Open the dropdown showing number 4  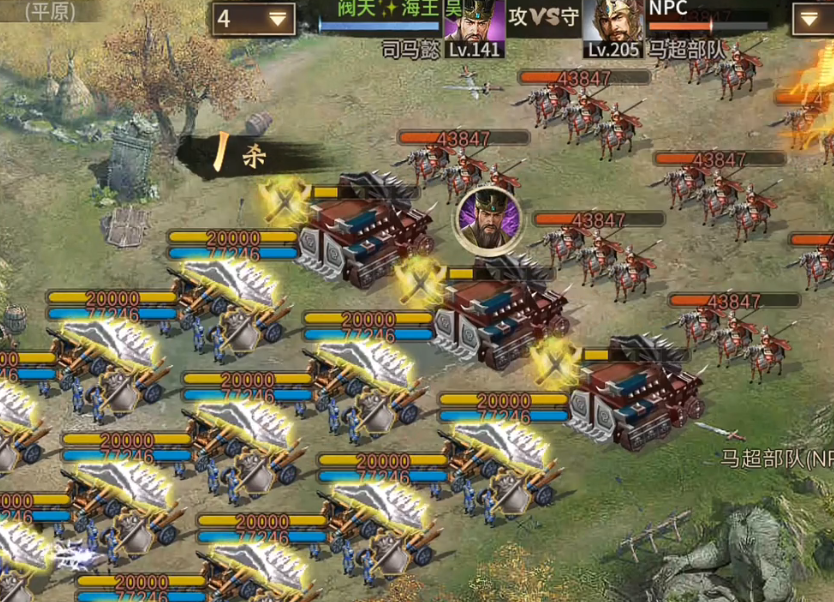pos(254,18)
